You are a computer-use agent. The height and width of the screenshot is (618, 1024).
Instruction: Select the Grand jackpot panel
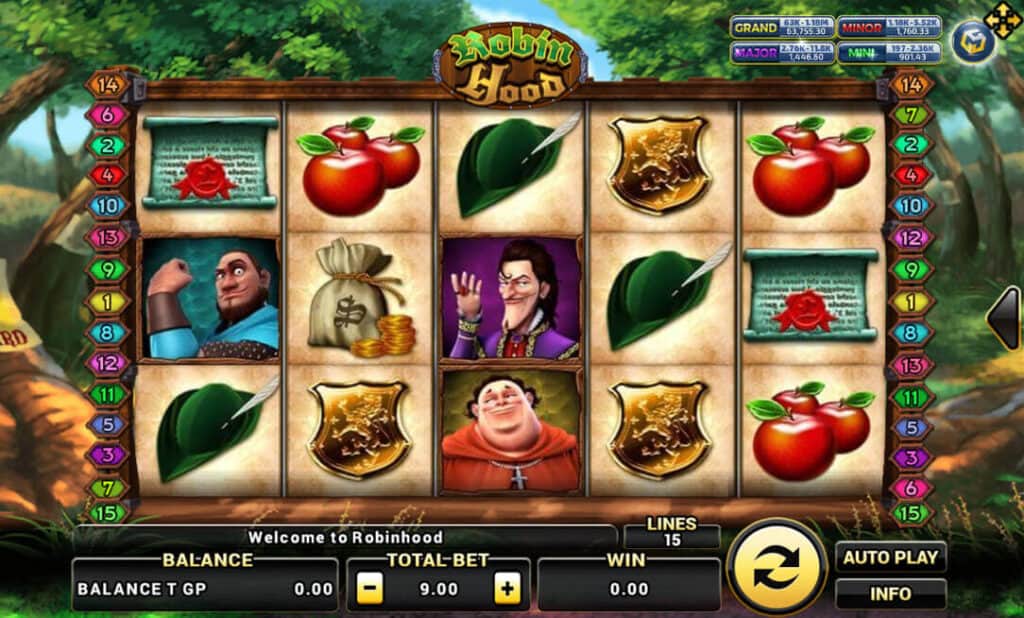click(781, 28)
